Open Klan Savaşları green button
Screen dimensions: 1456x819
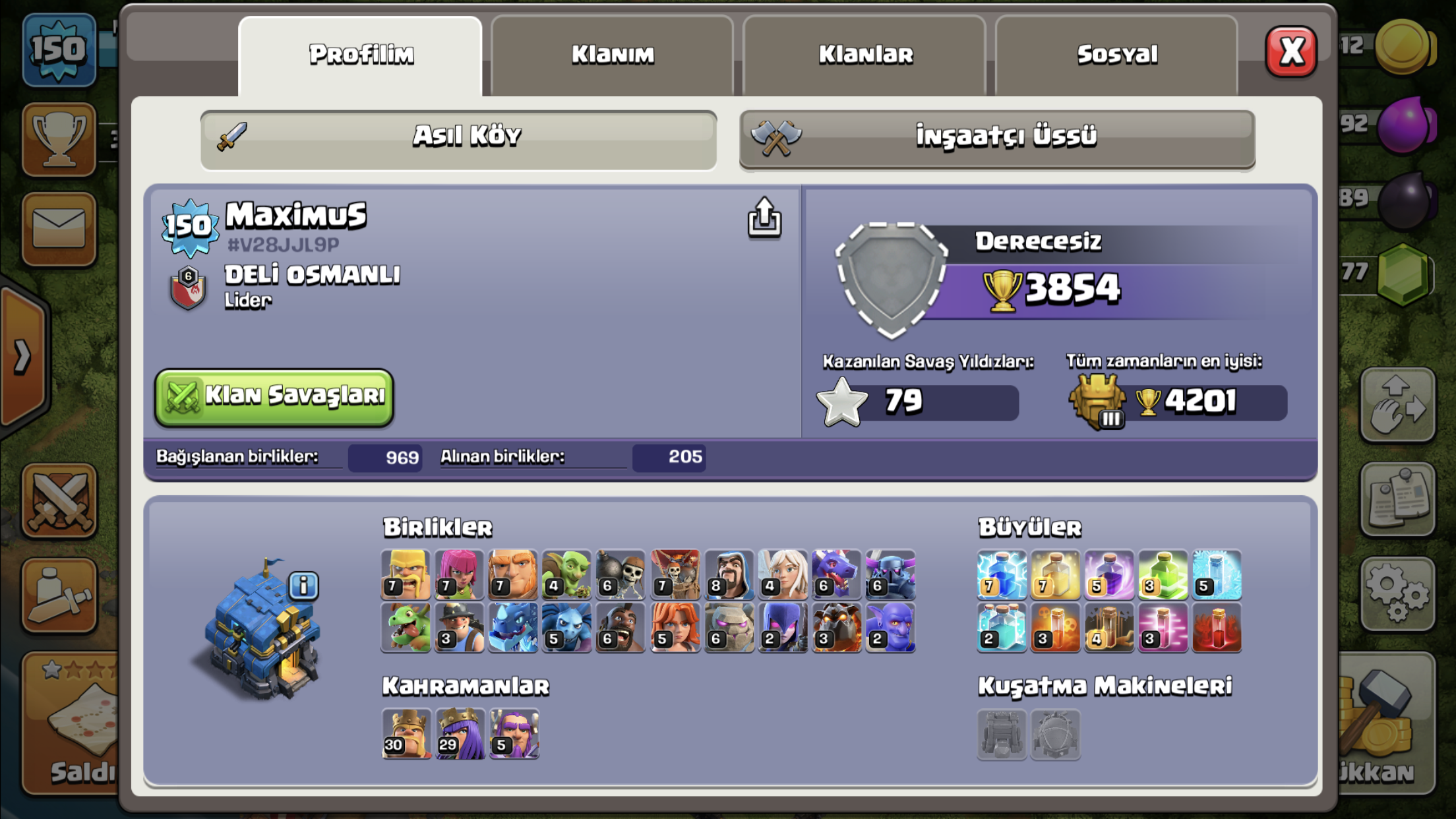[x=274, y=396]
